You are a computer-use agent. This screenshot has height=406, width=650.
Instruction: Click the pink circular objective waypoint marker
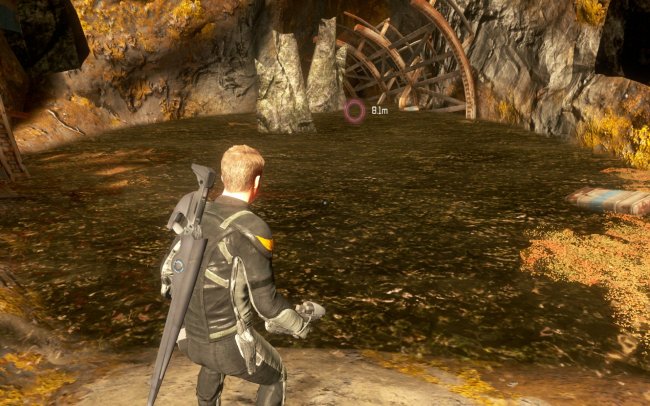pos(354,111)
